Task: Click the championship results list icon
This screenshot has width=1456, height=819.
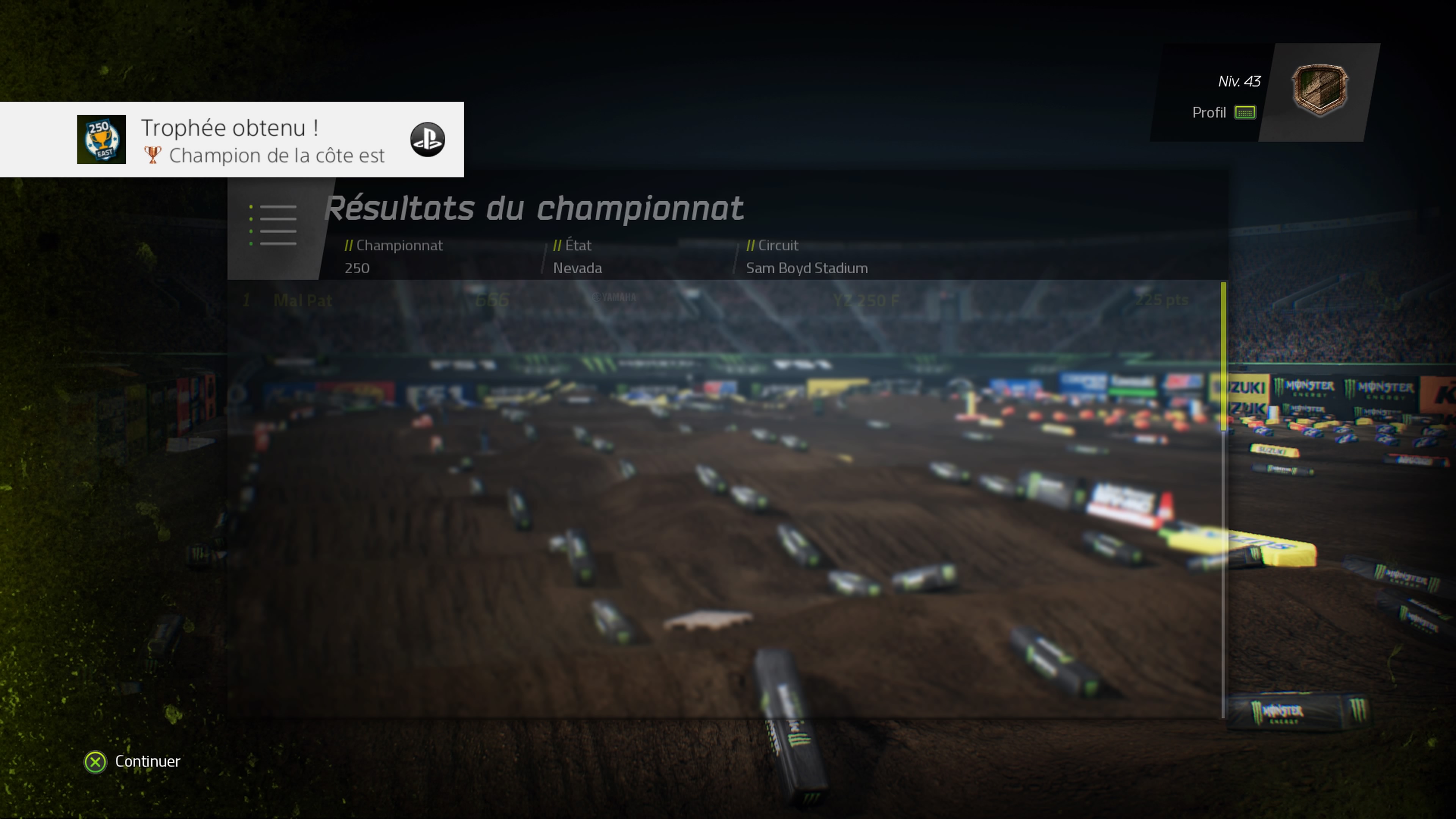Action: tap(274, 225)
